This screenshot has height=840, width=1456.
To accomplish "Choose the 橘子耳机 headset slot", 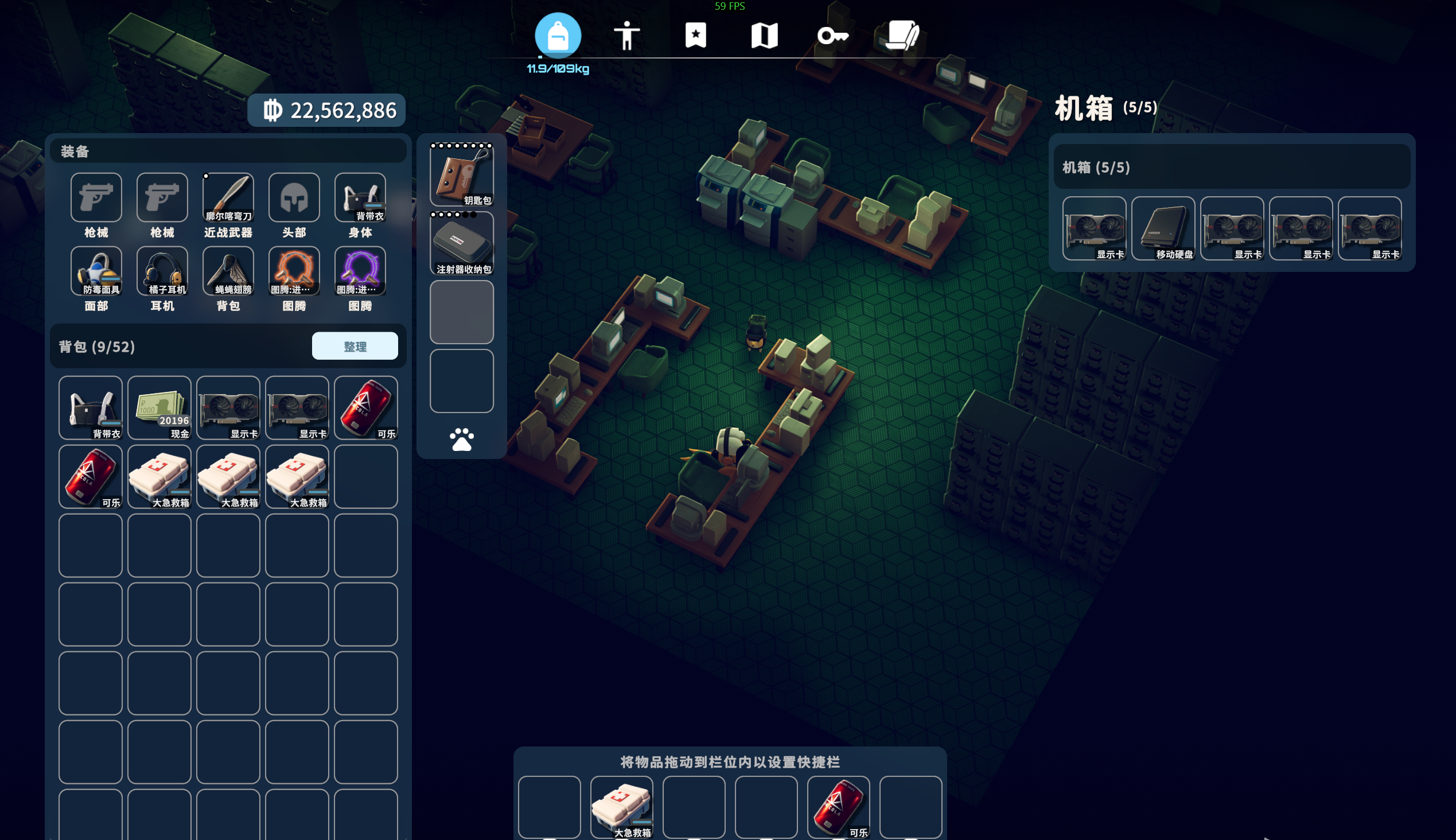I will pos(162,271).
